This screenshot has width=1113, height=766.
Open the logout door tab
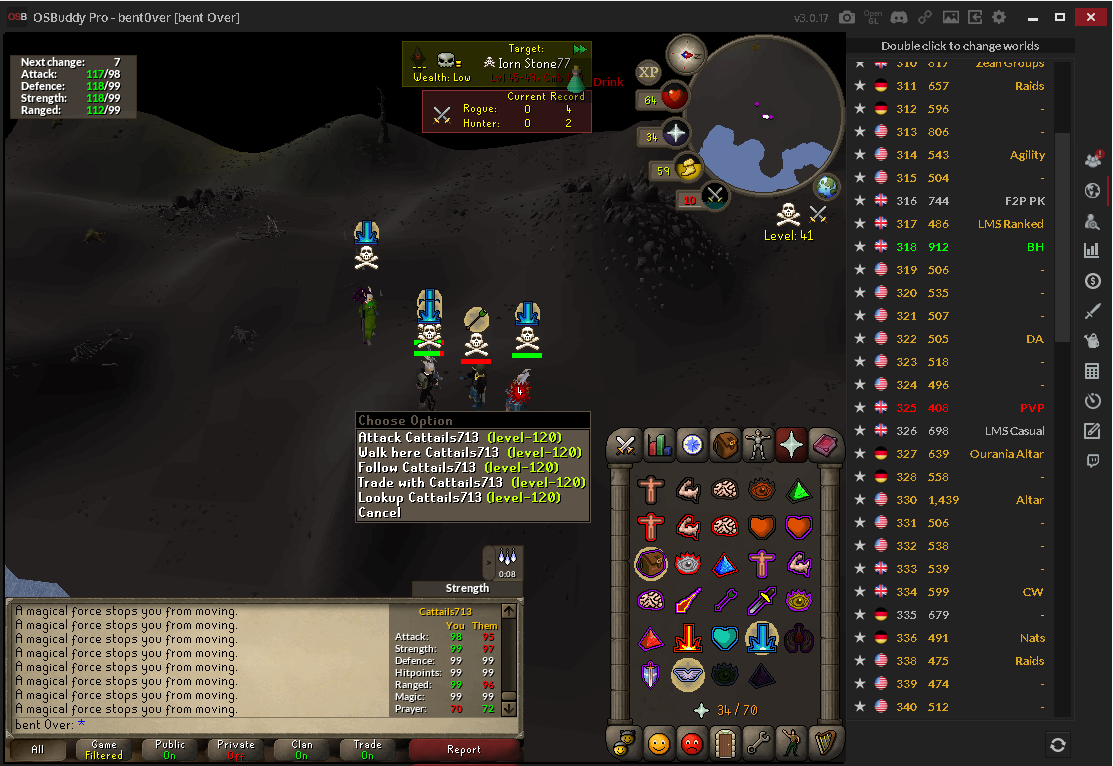pyautogui.click(x=725, y=743)
